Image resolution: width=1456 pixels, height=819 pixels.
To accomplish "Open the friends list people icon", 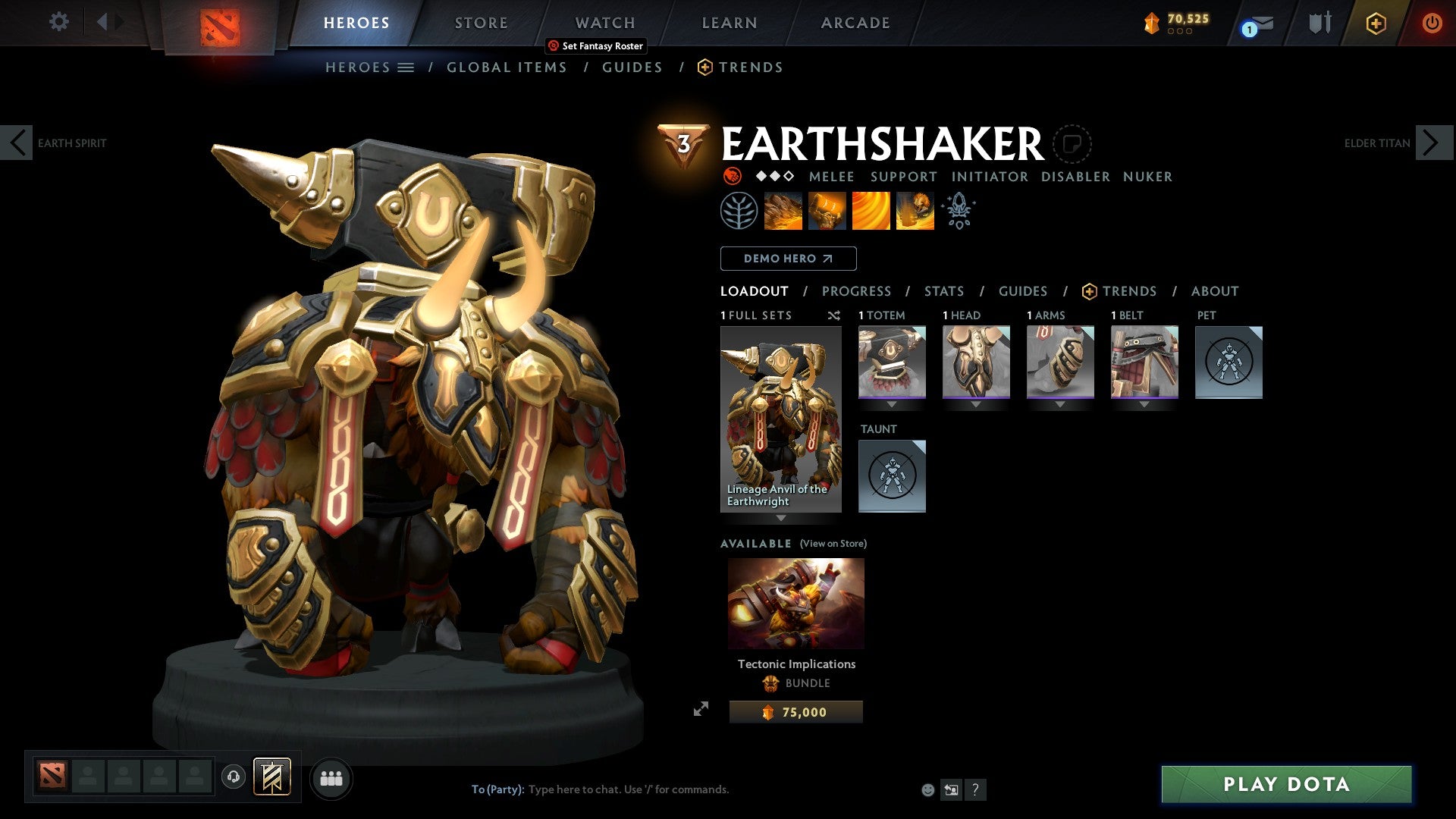I will click(x=331, y=778).
